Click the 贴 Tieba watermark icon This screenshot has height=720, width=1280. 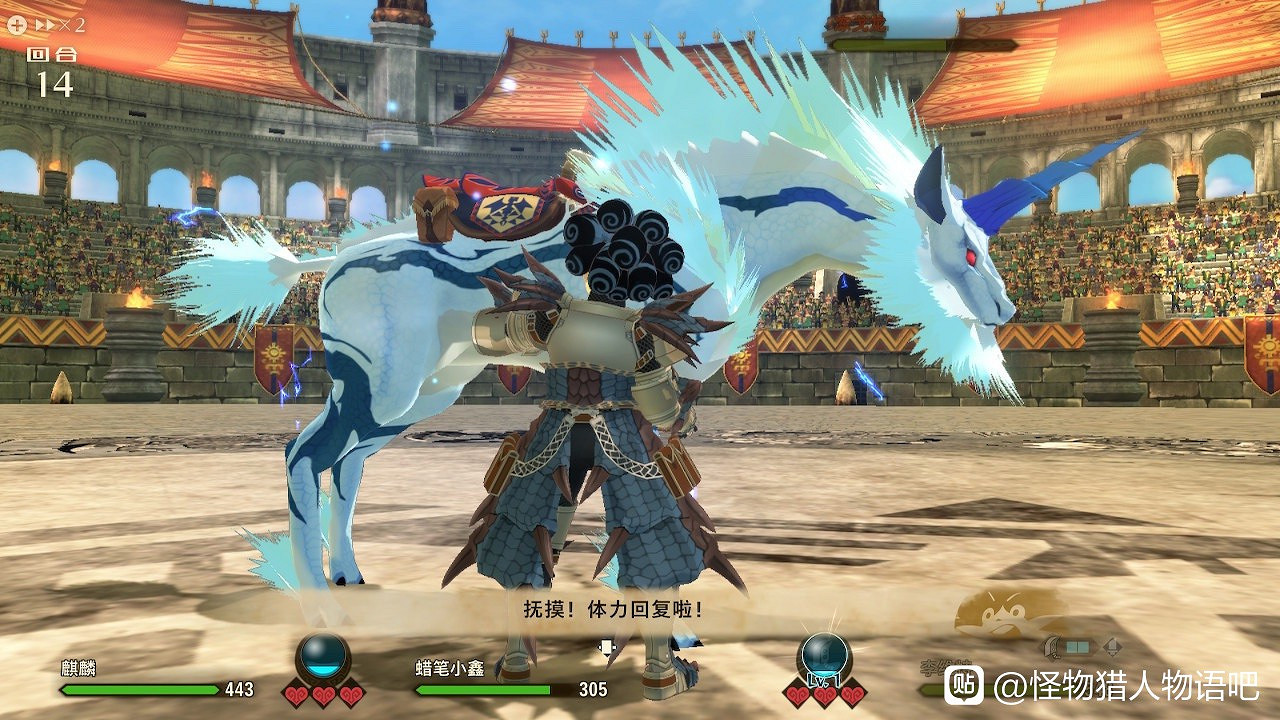point(963,683)
